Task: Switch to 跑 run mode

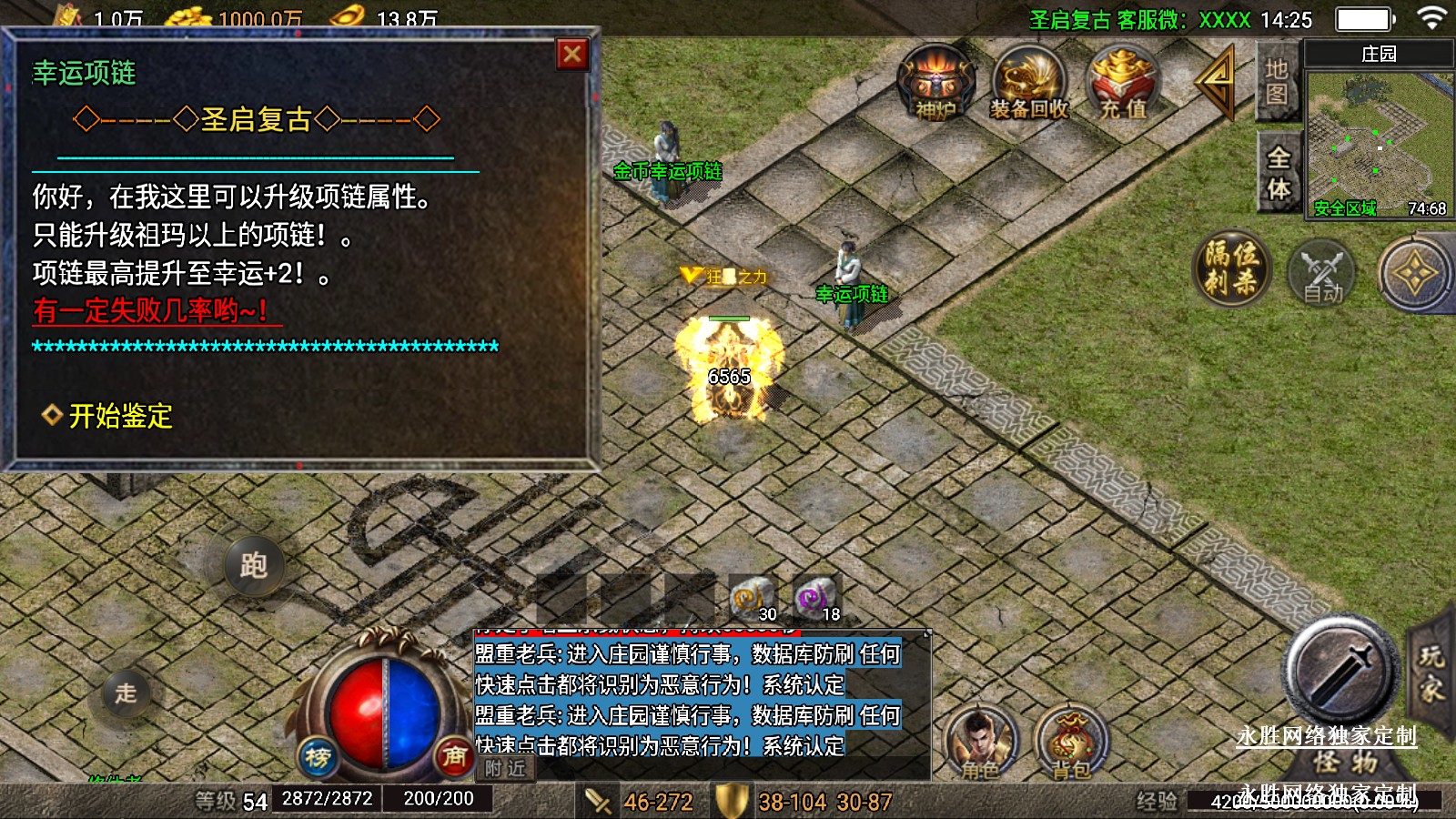Action: coord(254,565)
